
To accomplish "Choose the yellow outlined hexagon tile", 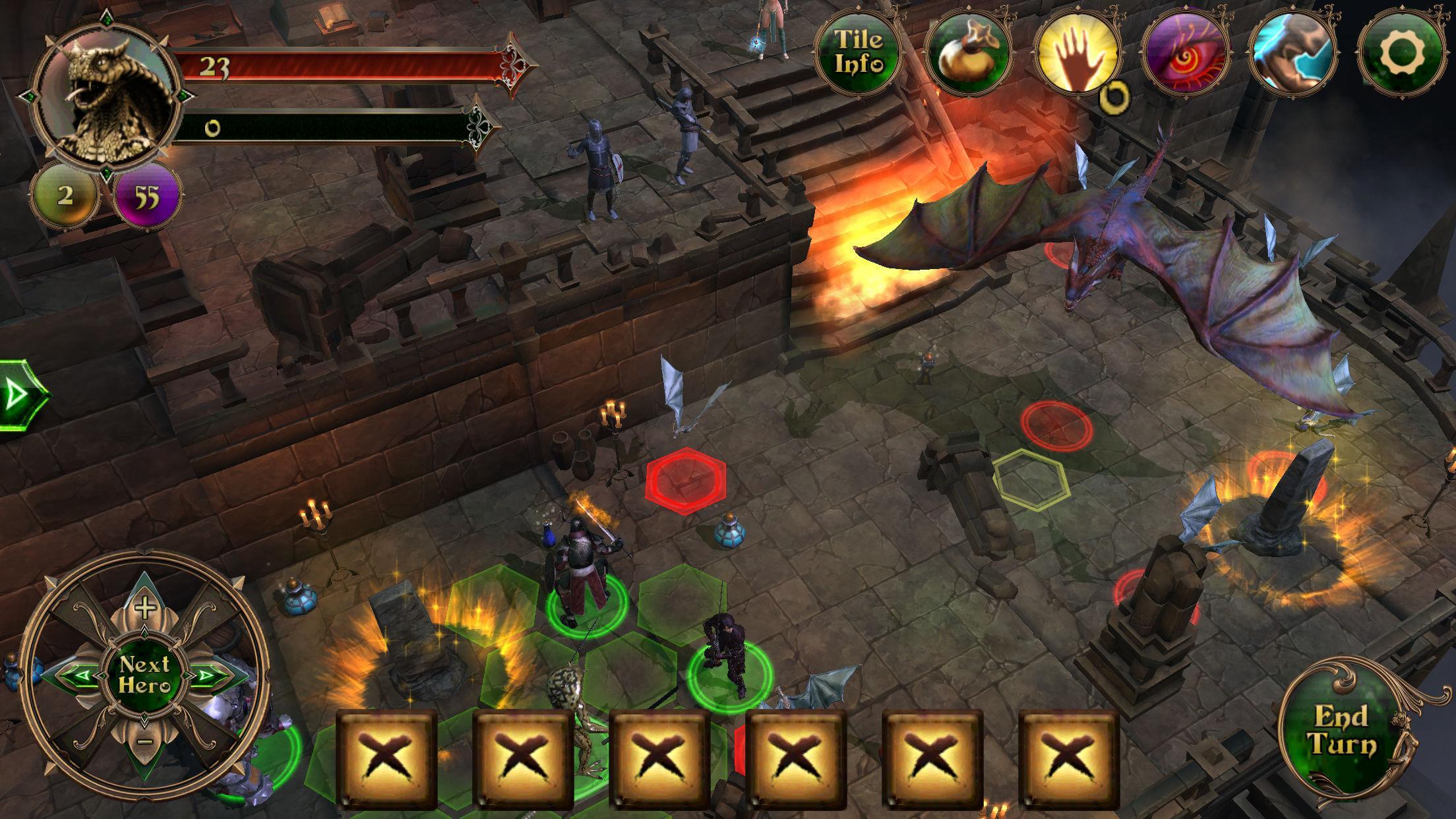I will 1029,479.
